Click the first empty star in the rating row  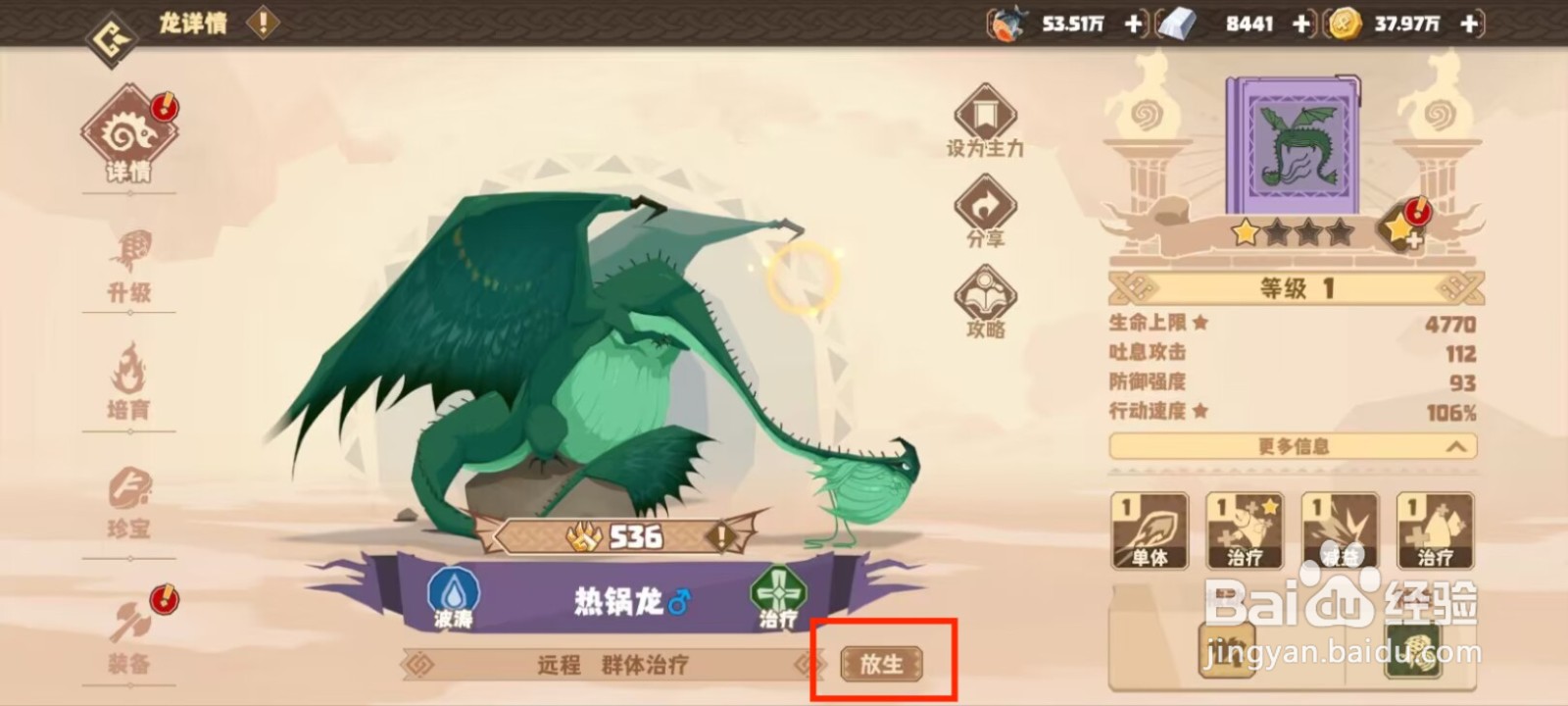pos(1277,234)
